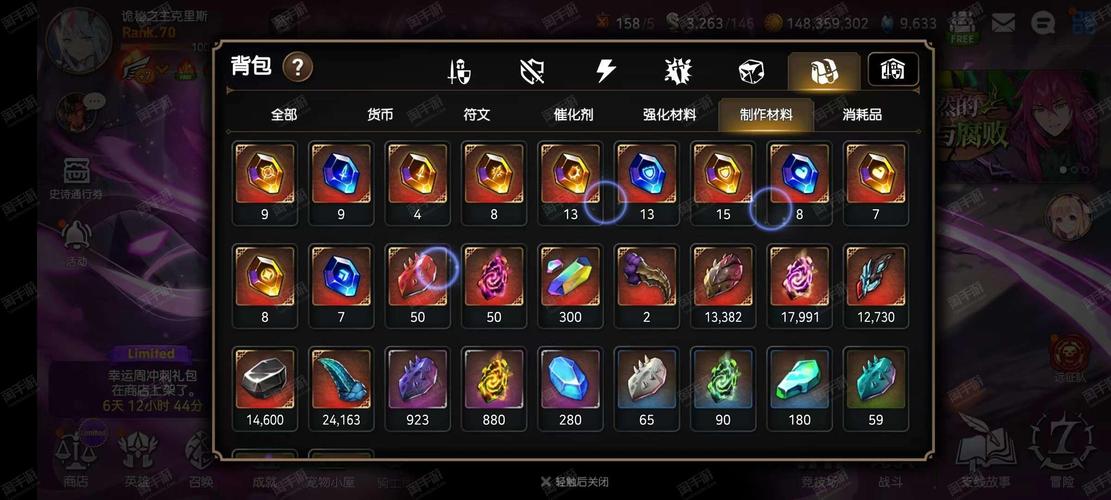Image resolution: width=1111 pixels, height=500 pixels.
Task: Select the 符文 tab
Action: pos(477,115)
